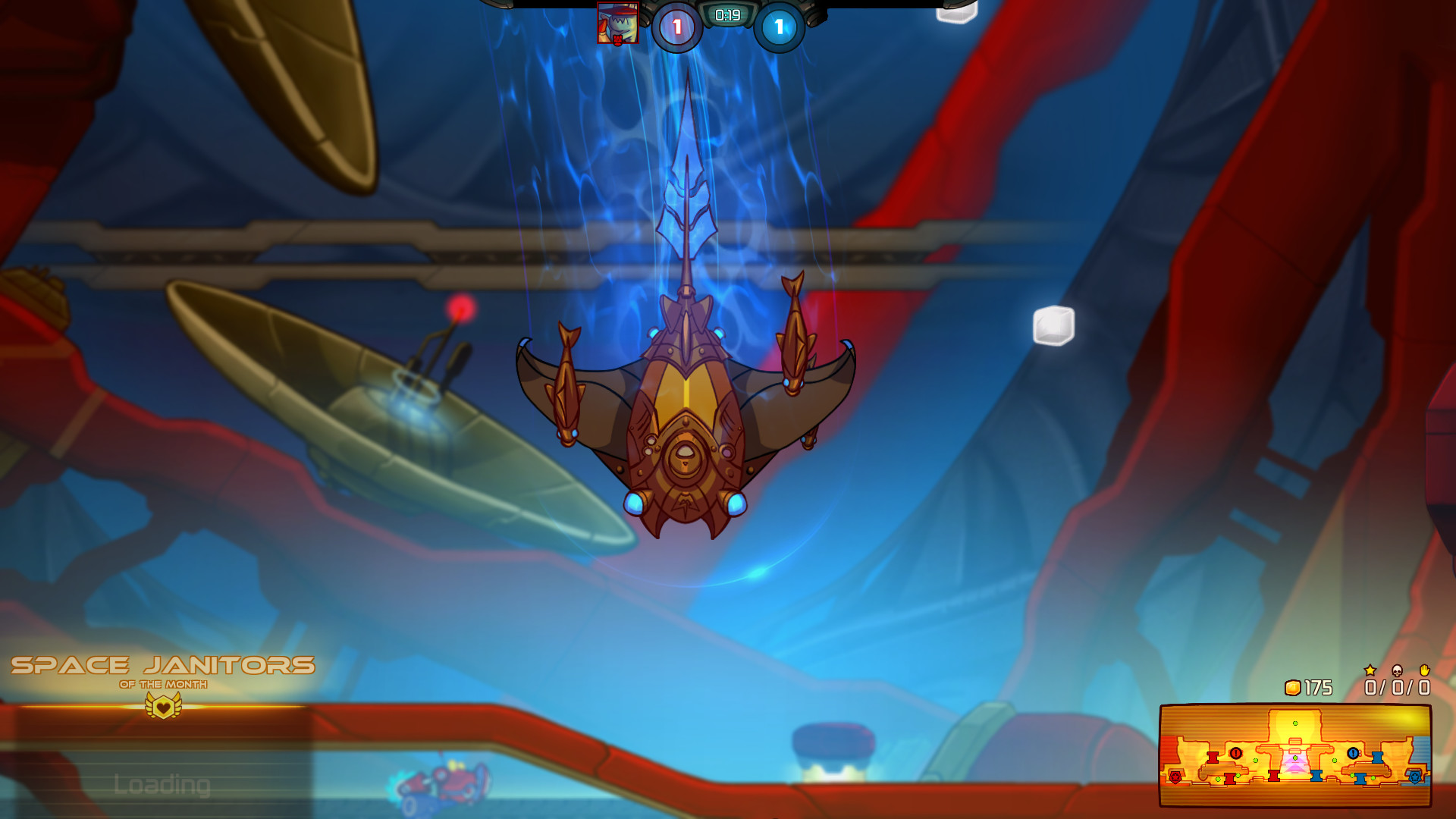
Task: Click the 0/0/0 score readout
Action: coord(1397,686)
